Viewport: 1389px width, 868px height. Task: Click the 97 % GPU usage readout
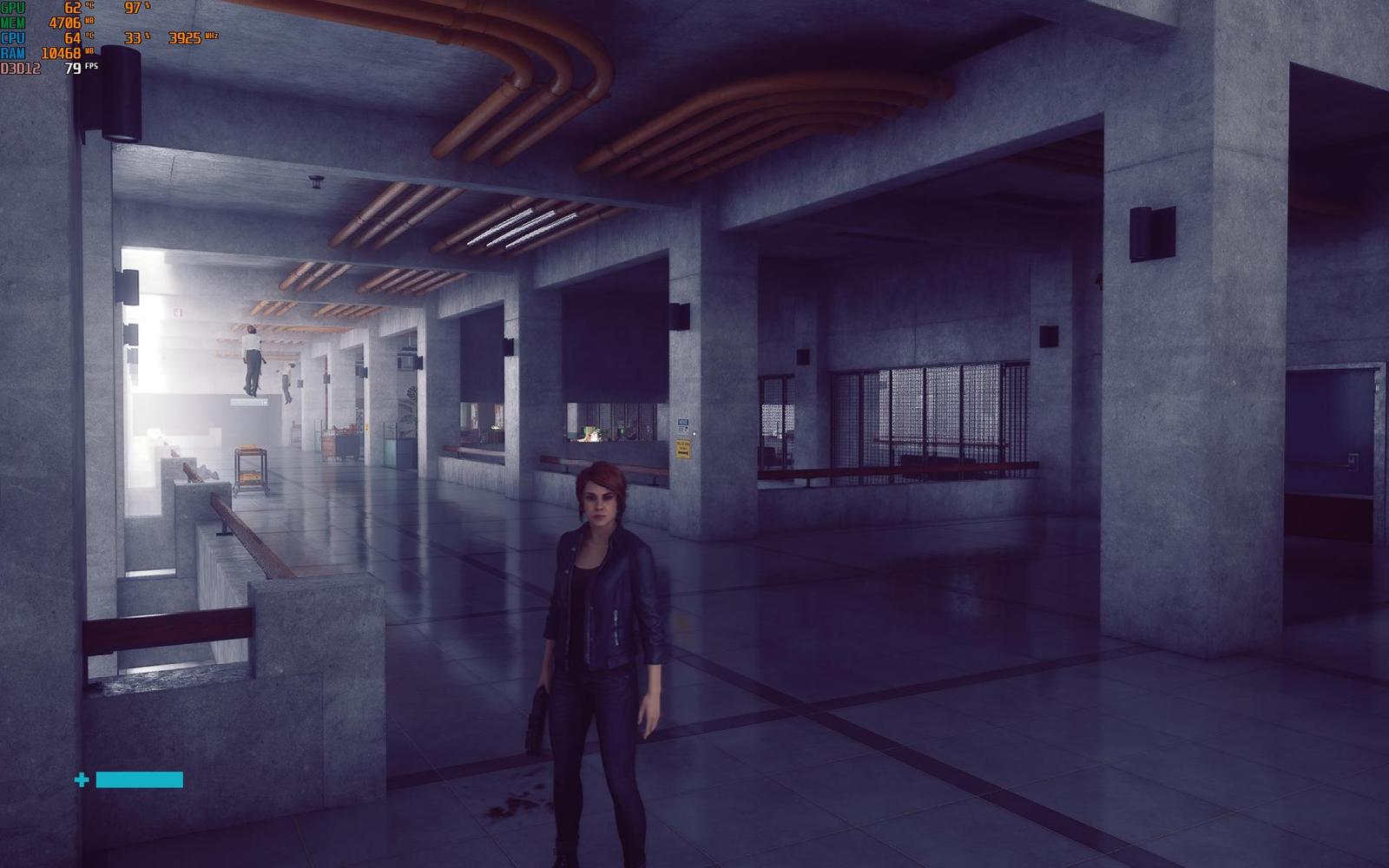(x=132, y=8)
